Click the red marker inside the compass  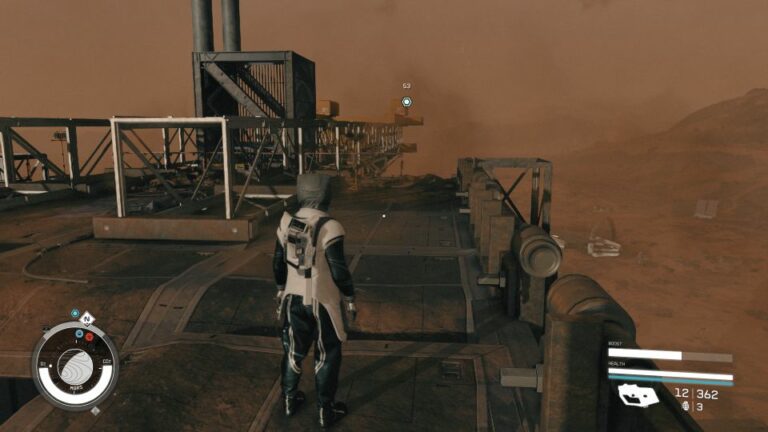point(90,336)
